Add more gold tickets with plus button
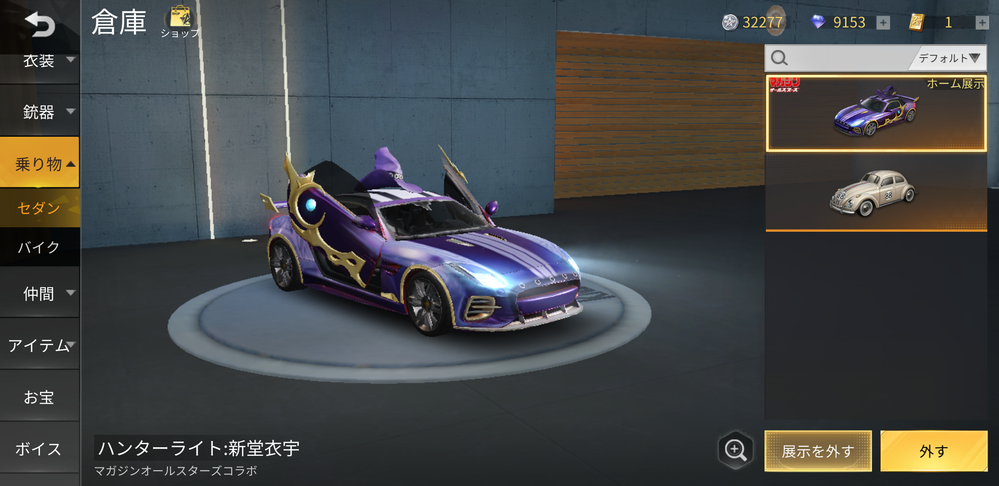999x486 pixels. click(x=982, y=23)
